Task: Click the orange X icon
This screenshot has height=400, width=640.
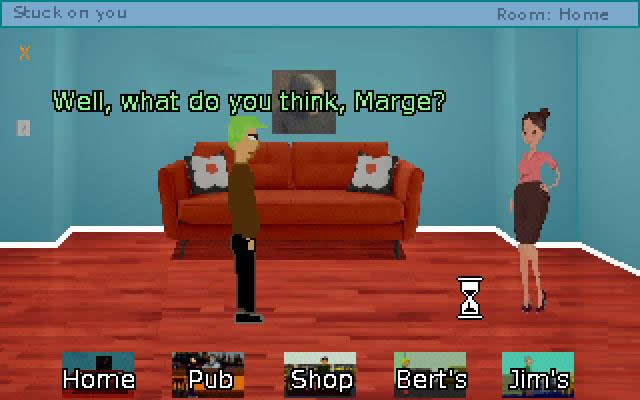Action: (25, 52)
